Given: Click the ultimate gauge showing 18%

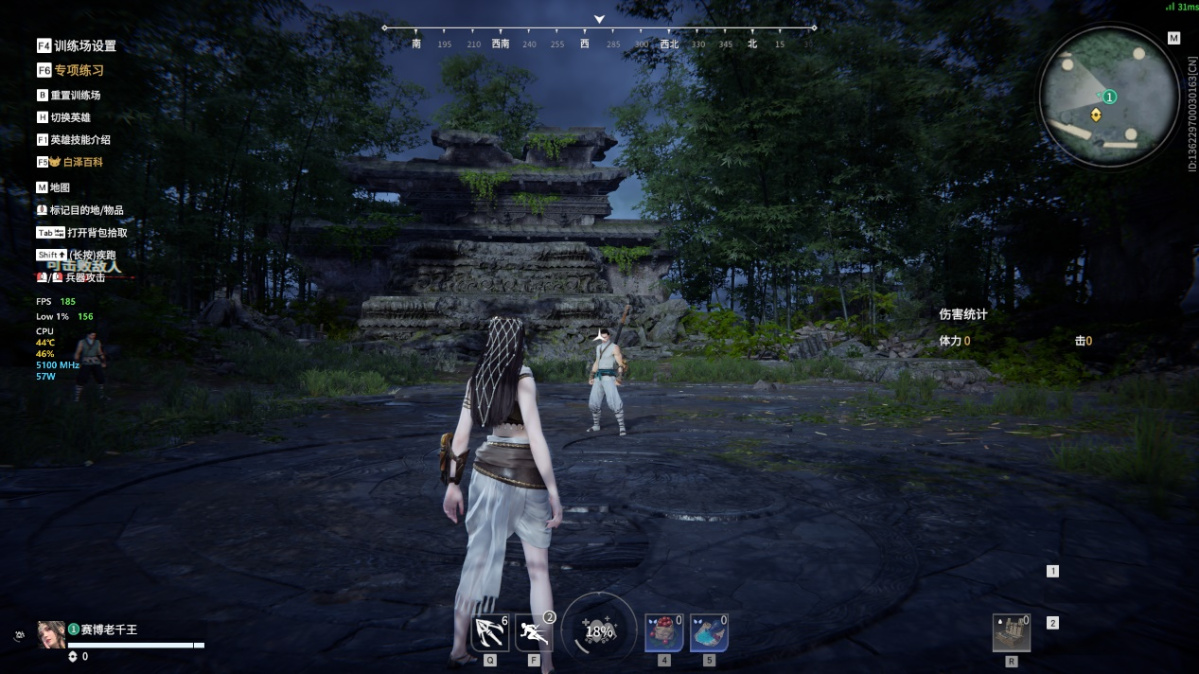Looking at the screenshot, I should [599, 630].
